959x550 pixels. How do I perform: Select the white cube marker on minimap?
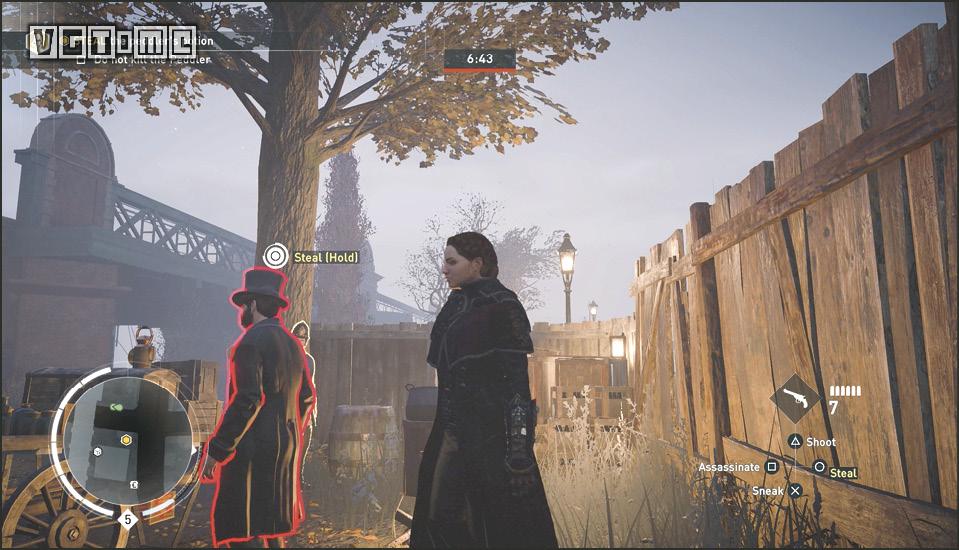[99, 451]
